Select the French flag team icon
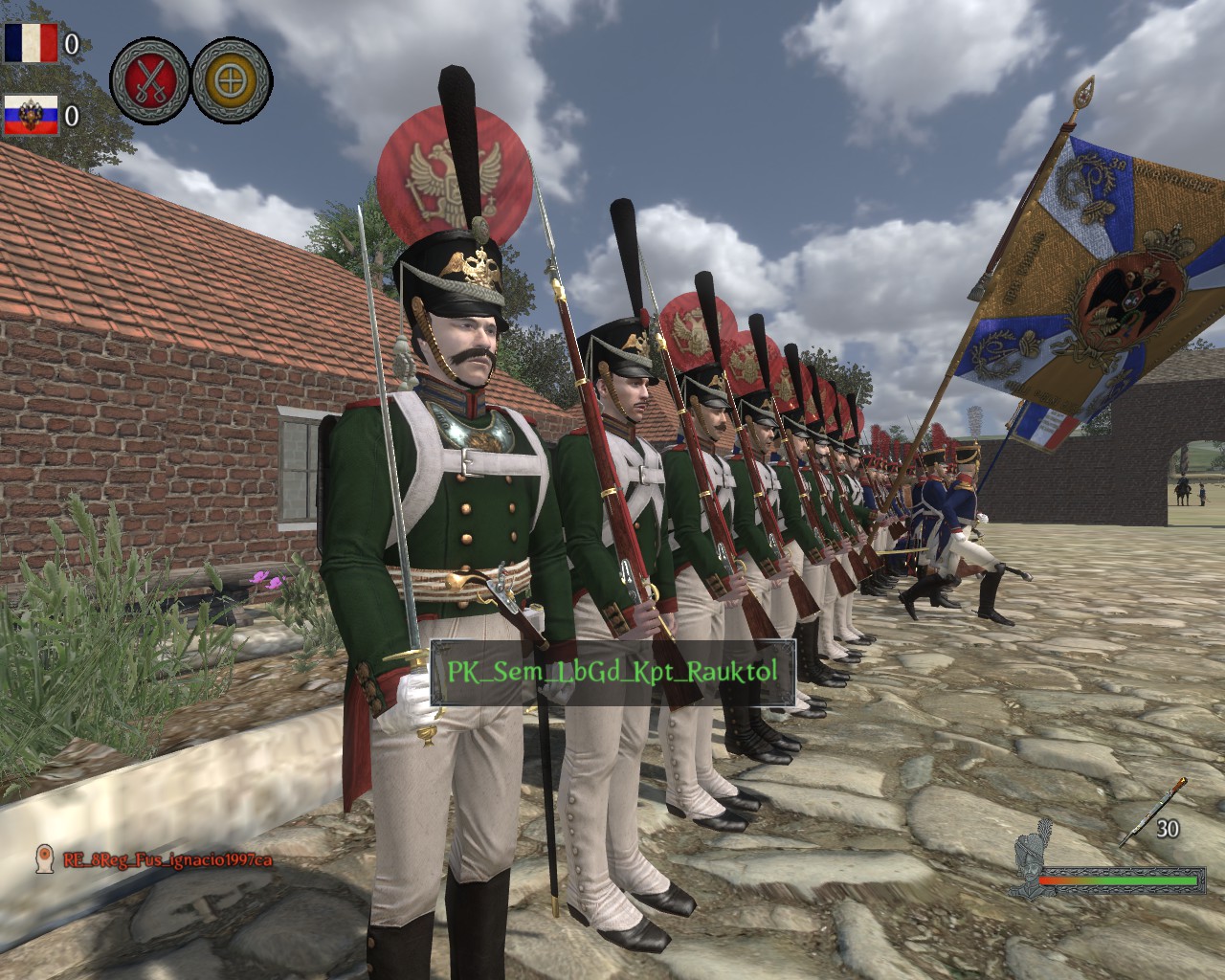The image size is (1225, 980). pyautogui.click(x=31, y=42)
